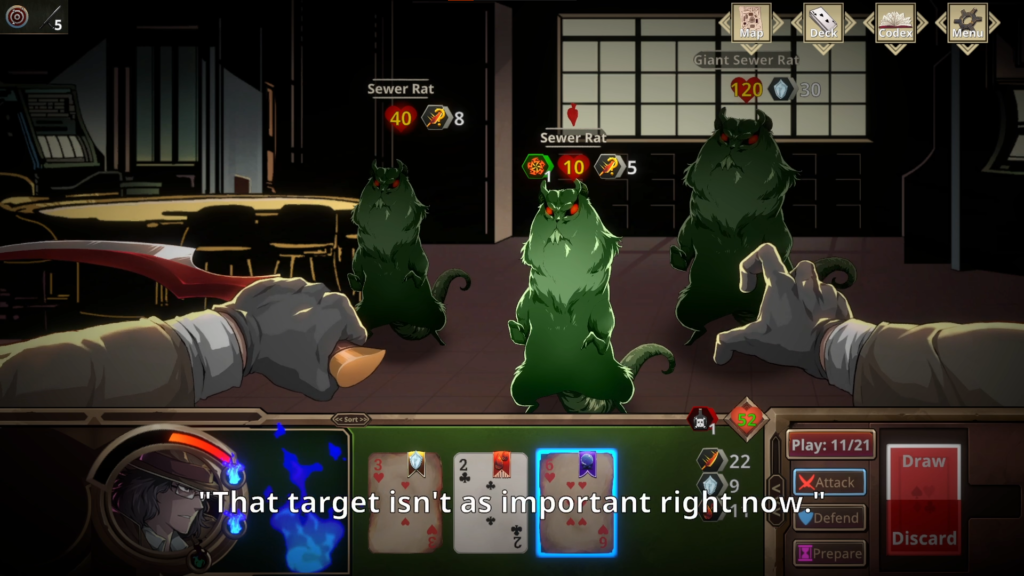The width and height of the screenshot is (1024, 576).
Task: Open the Map screen
Action: (x=751, y=24)
